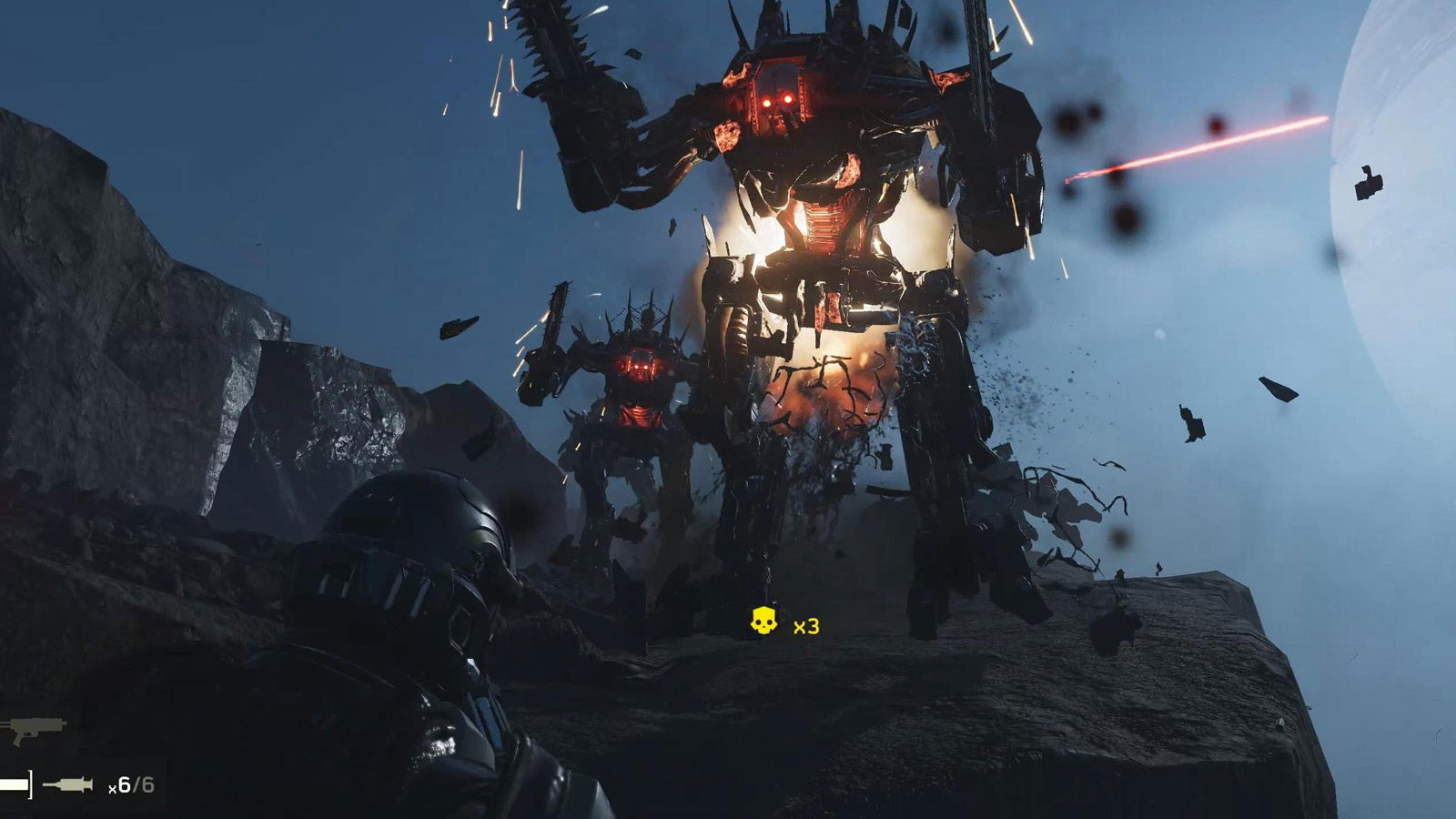Use the stim syringe icon

click(x=68, y=784)
